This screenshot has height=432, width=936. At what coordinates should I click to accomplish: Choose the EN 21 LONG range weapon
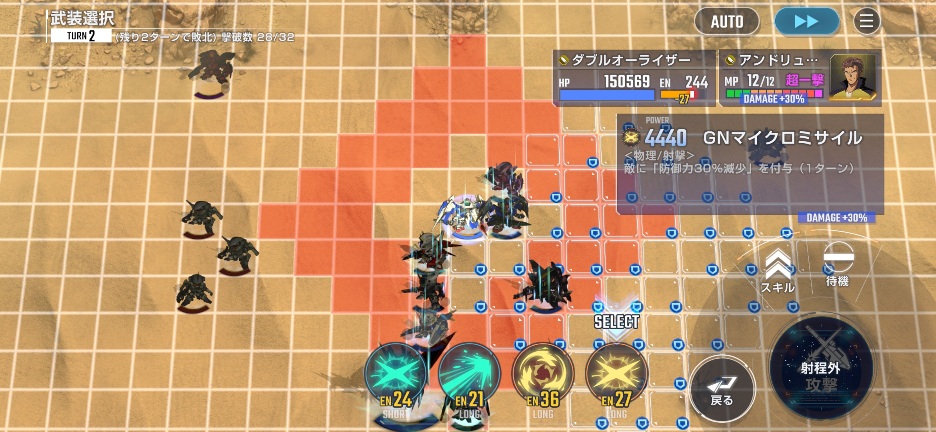[x=469, y=377]
